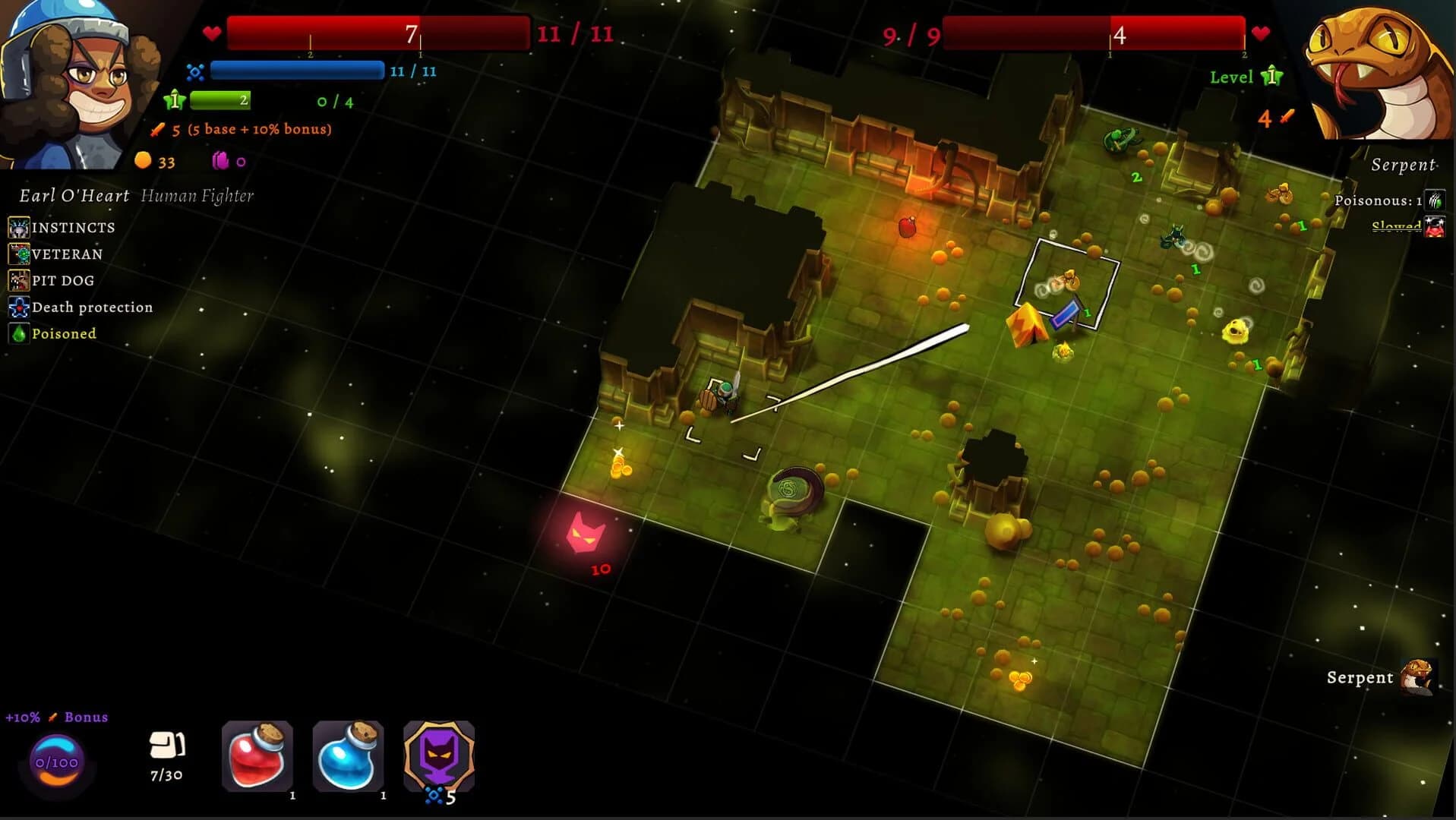Click the VETERAN perk icon

tap(18, 254)
